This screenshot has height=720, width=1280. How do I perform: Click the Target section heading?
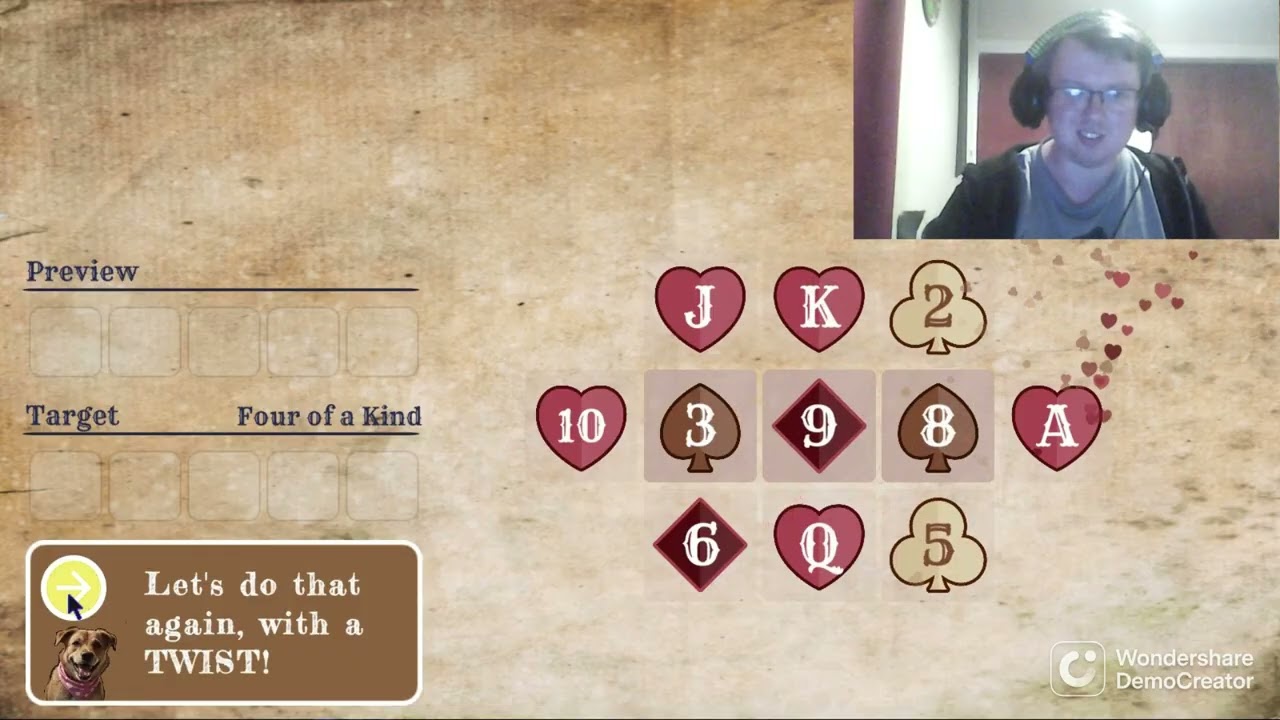[x=72, y=416]
